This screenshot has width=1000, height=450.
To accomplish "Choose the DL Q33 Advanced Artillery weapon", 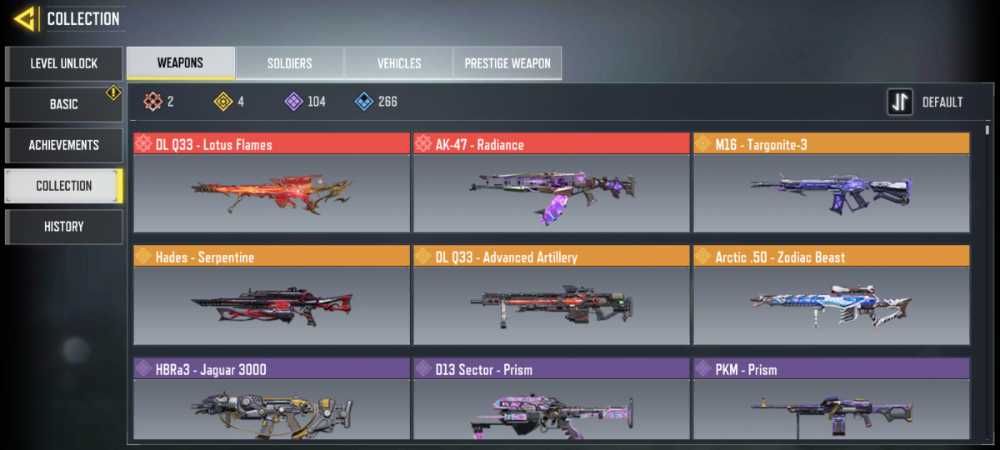I will coord(551,305).
